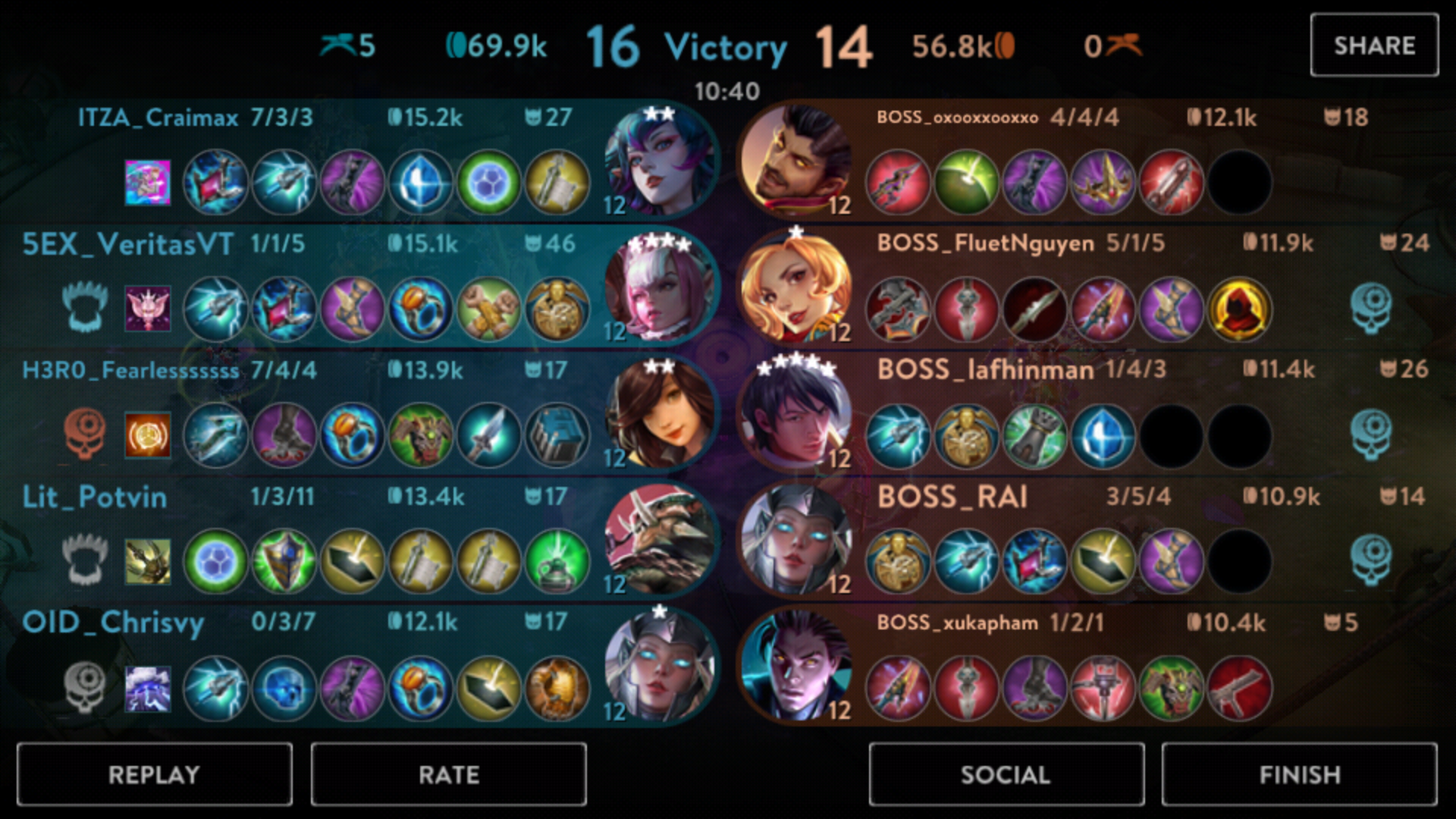Choose H3R0_Fearlessssss's hero portrait
Screen dimensions: 1456x819
660,415
